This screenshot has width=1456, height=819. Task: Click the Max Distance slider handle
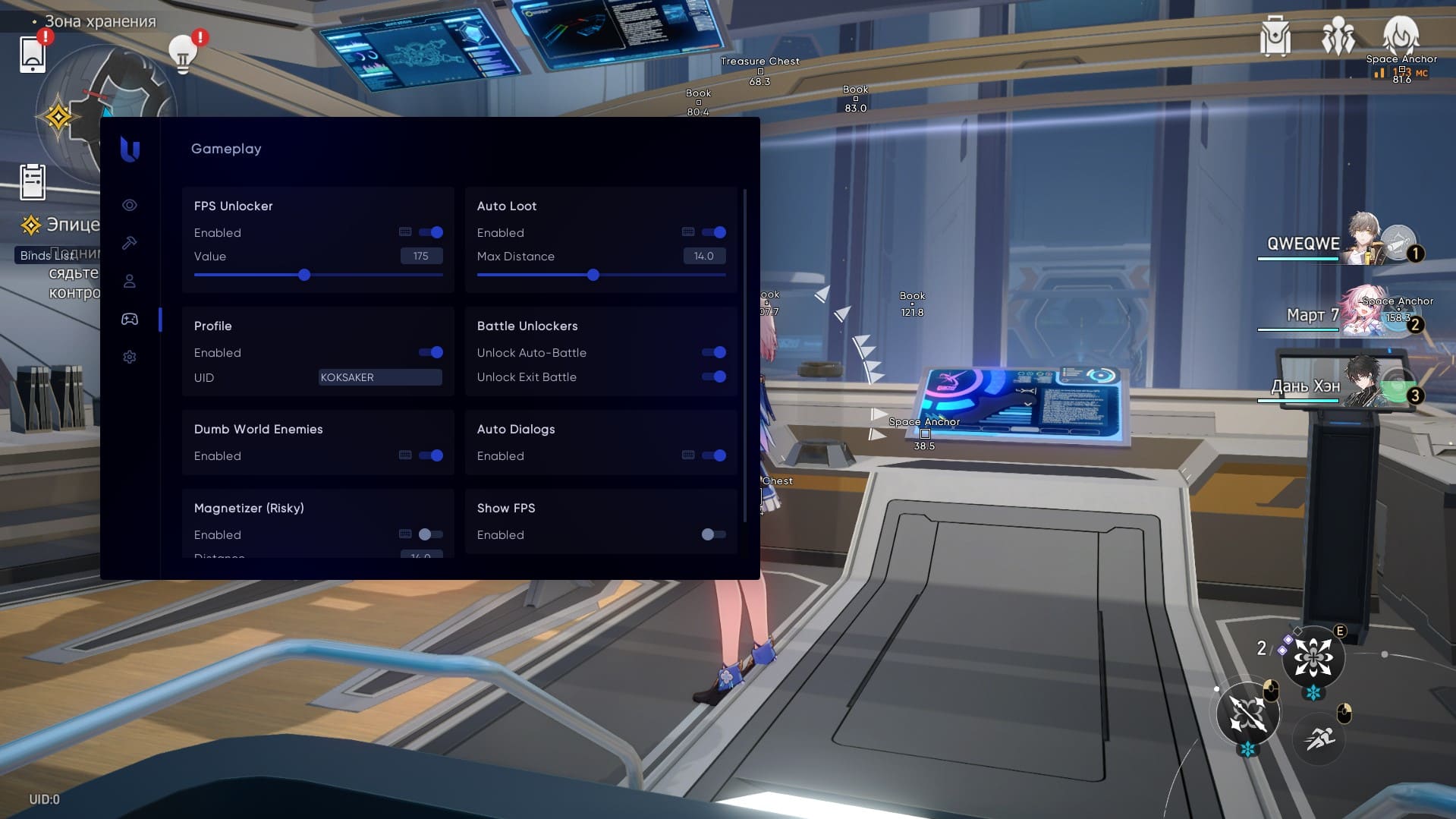(593, 275)
